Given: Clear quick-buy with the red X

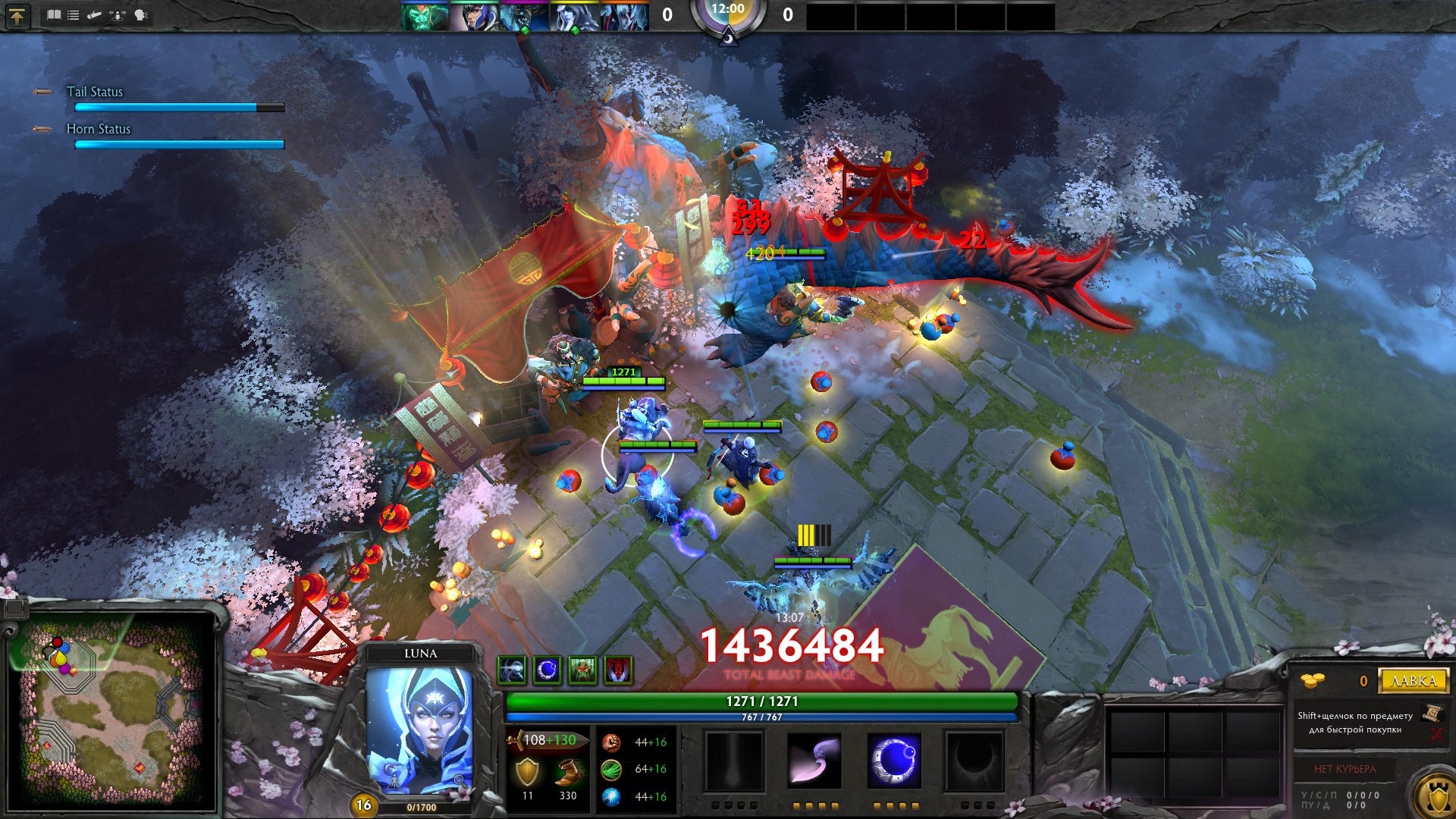Looking at the screenshot, I should (x=1436, y=734).
